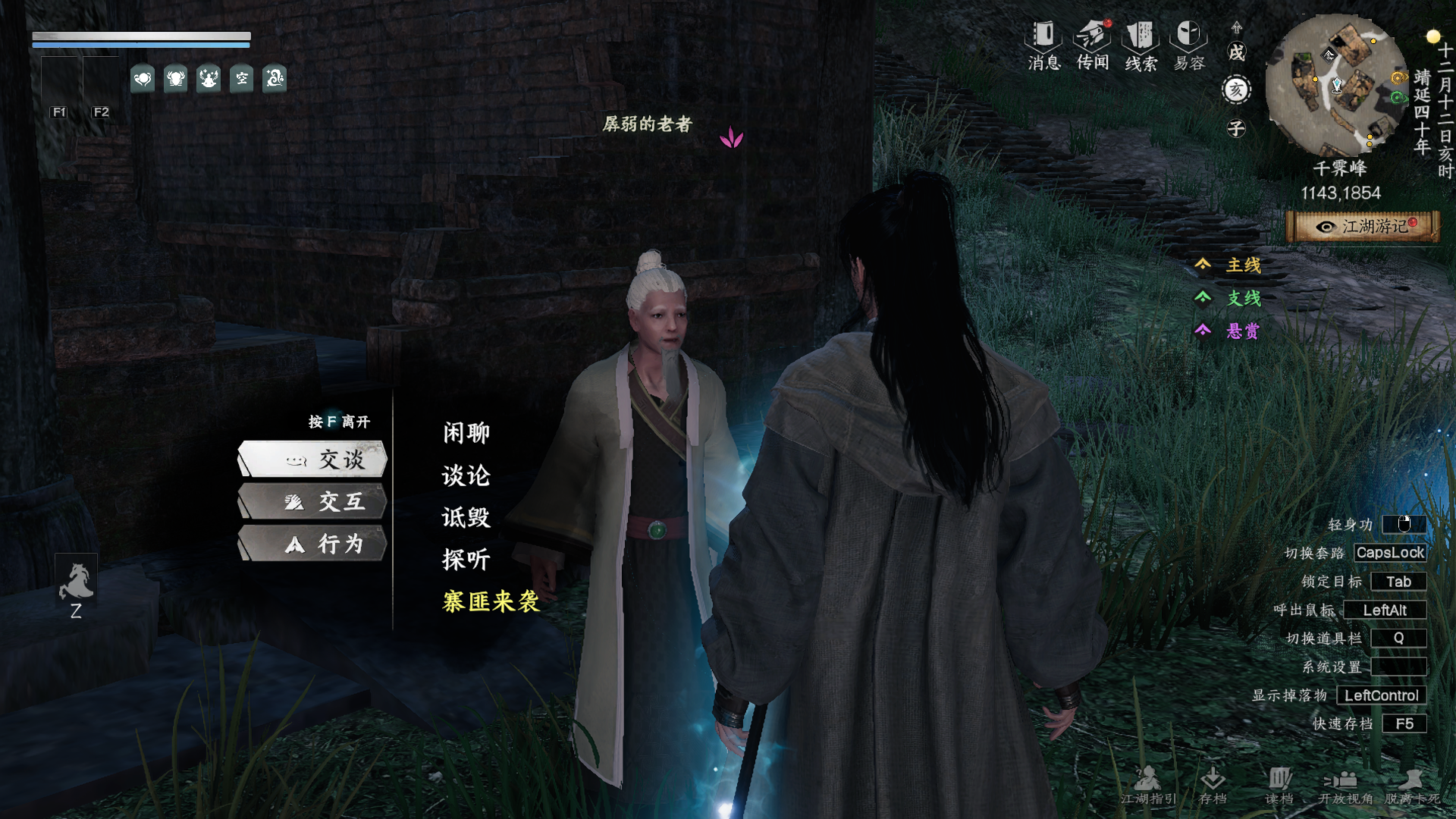Click the circular minimap
The width and height of the screenshot is (1456, 819).
(1336, 85)
